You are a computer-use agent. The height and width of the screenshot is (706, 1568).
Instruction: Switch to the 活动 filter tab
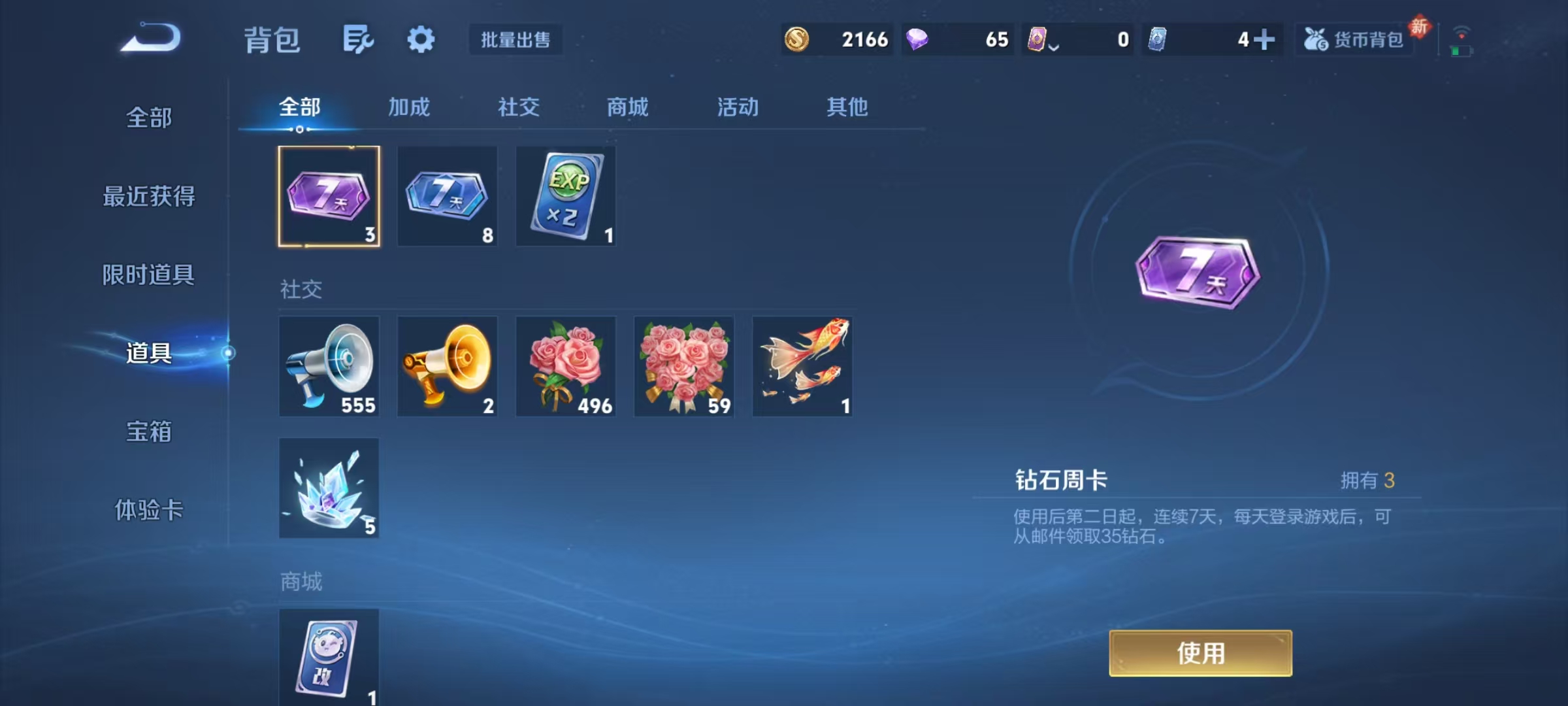737,107
